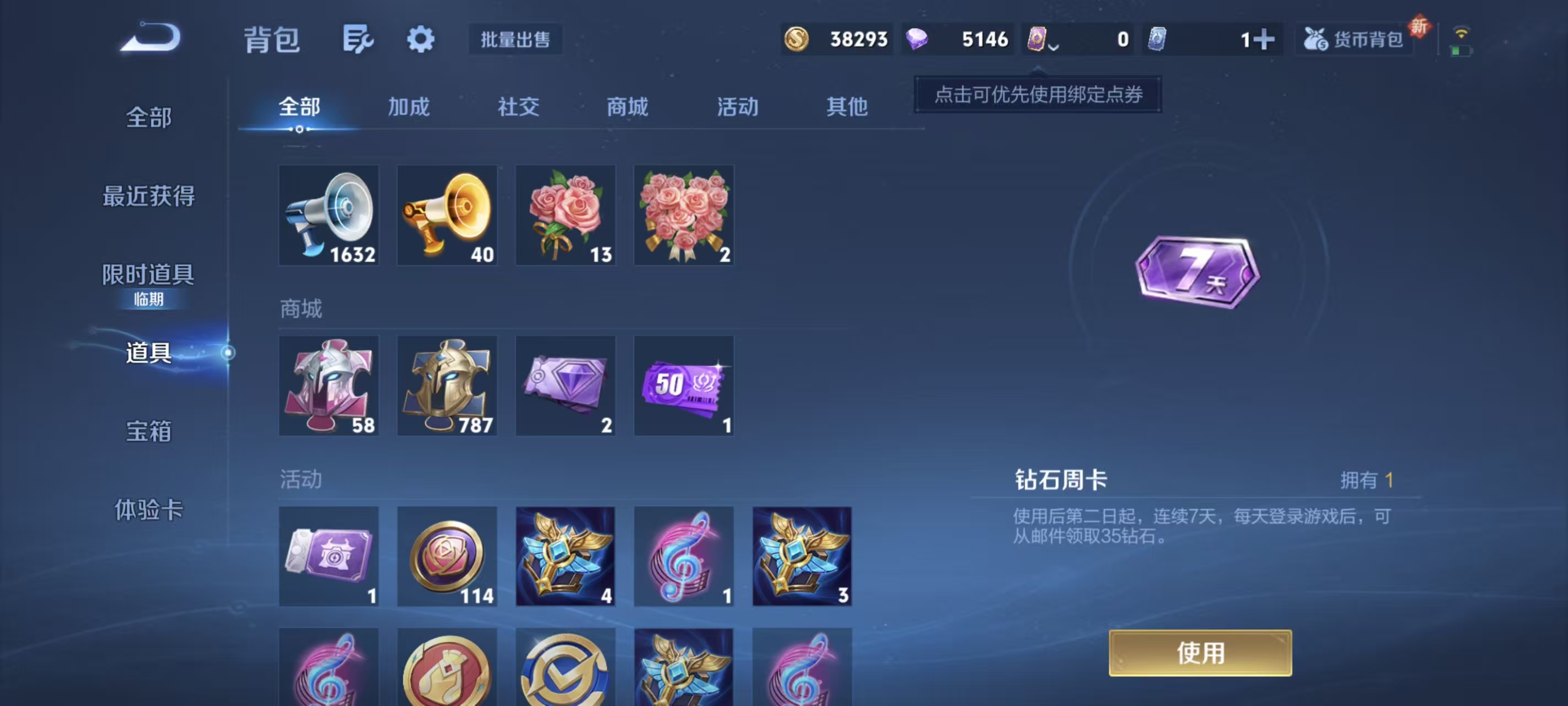This screenshot has width=1568, height=706.
Task: Select 最近获得 in the sidebar
Action: pos(149,196)
